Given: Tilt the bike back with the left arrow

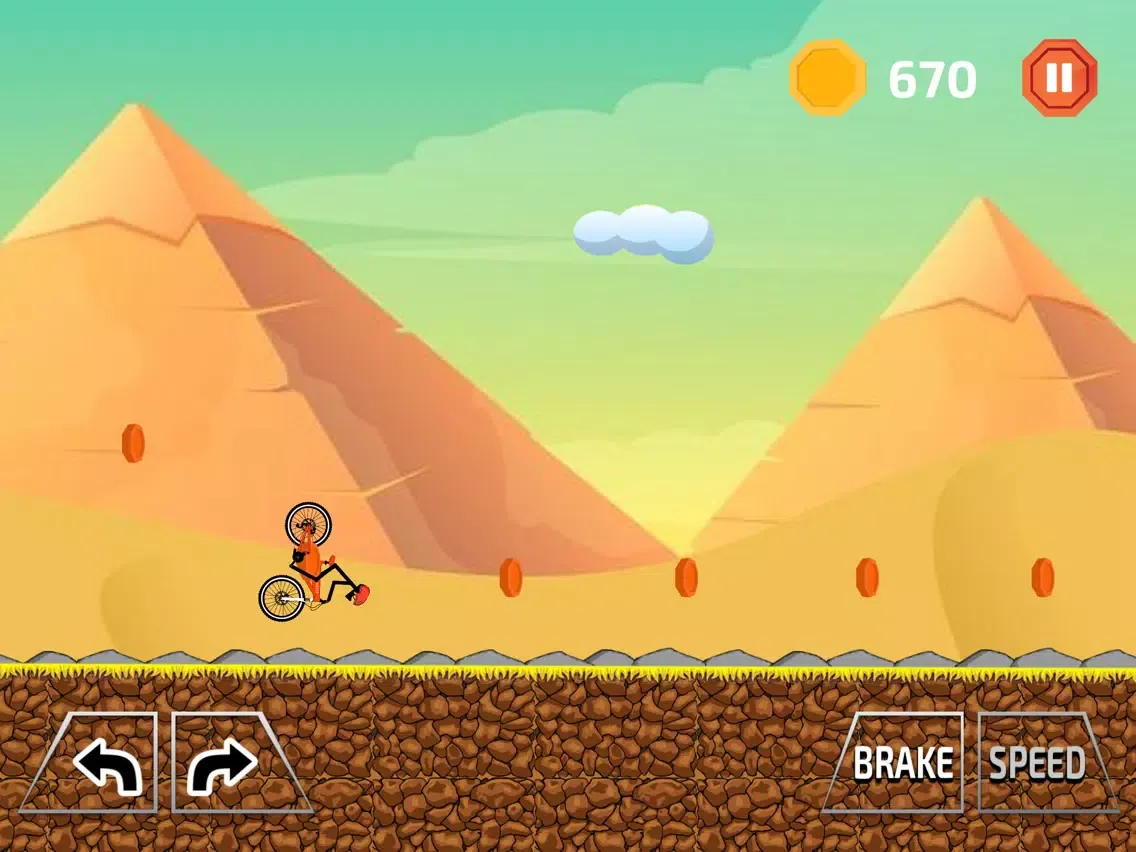Looking at the screenshot, I should coord(105,765).
